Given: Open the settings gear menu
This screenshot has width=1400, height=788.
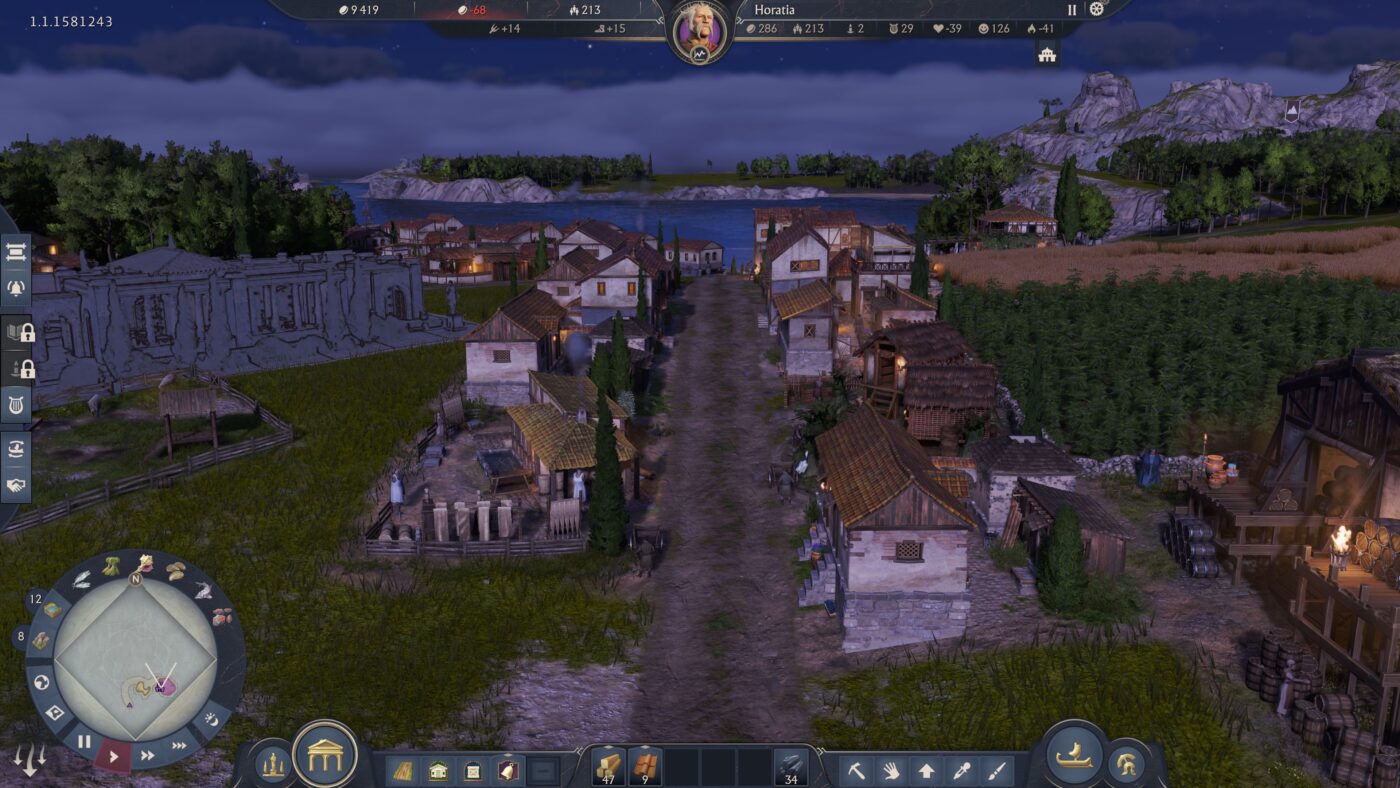Looking at the screenshot, I should (1097, 9).
